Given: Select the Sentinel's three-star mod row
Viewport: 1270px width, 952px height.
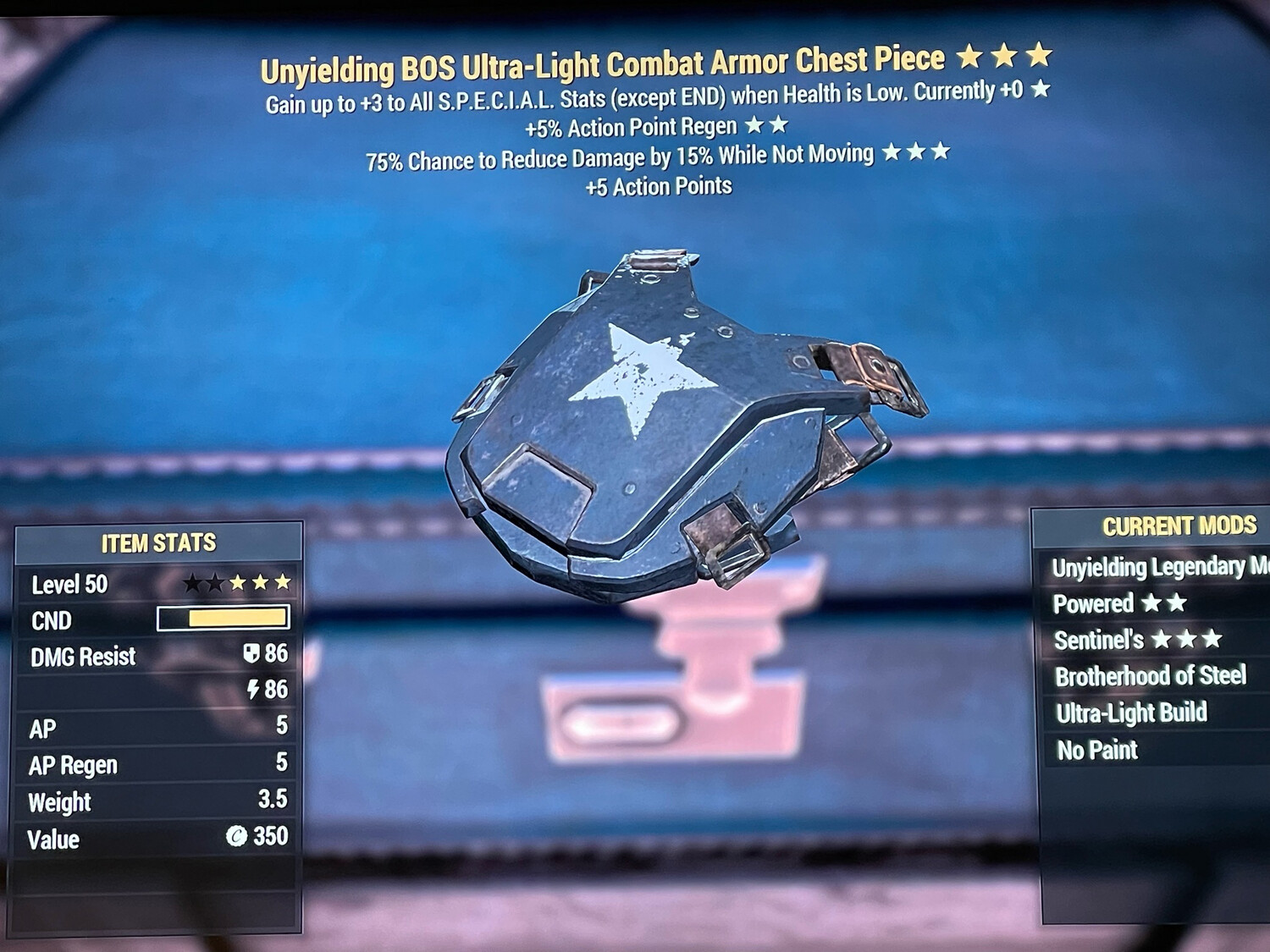Looking at the screenshot, I should (1137, 640).
